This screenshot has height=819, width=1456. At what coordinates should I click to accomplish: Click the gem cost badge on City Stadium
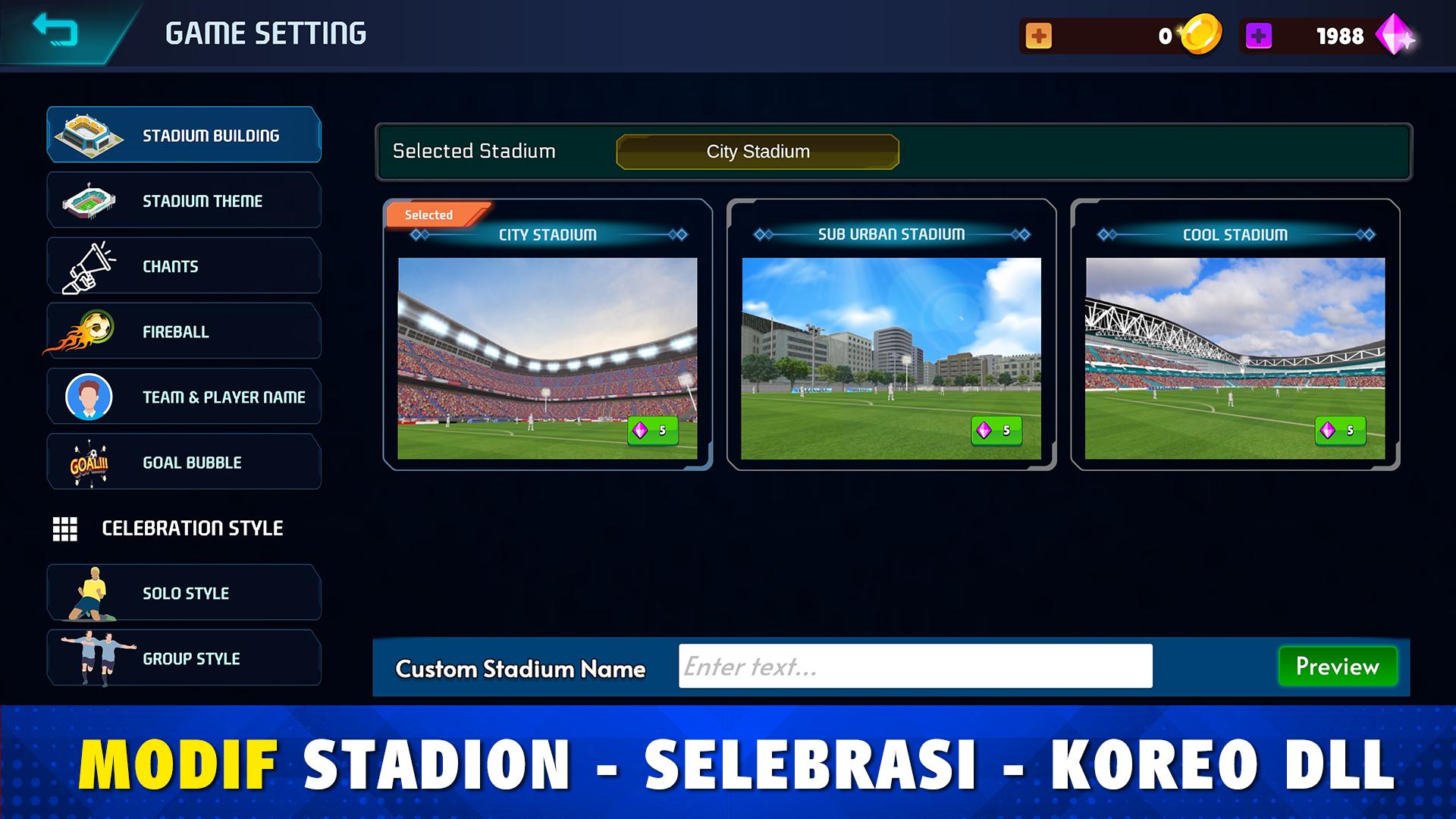point(654,431)
